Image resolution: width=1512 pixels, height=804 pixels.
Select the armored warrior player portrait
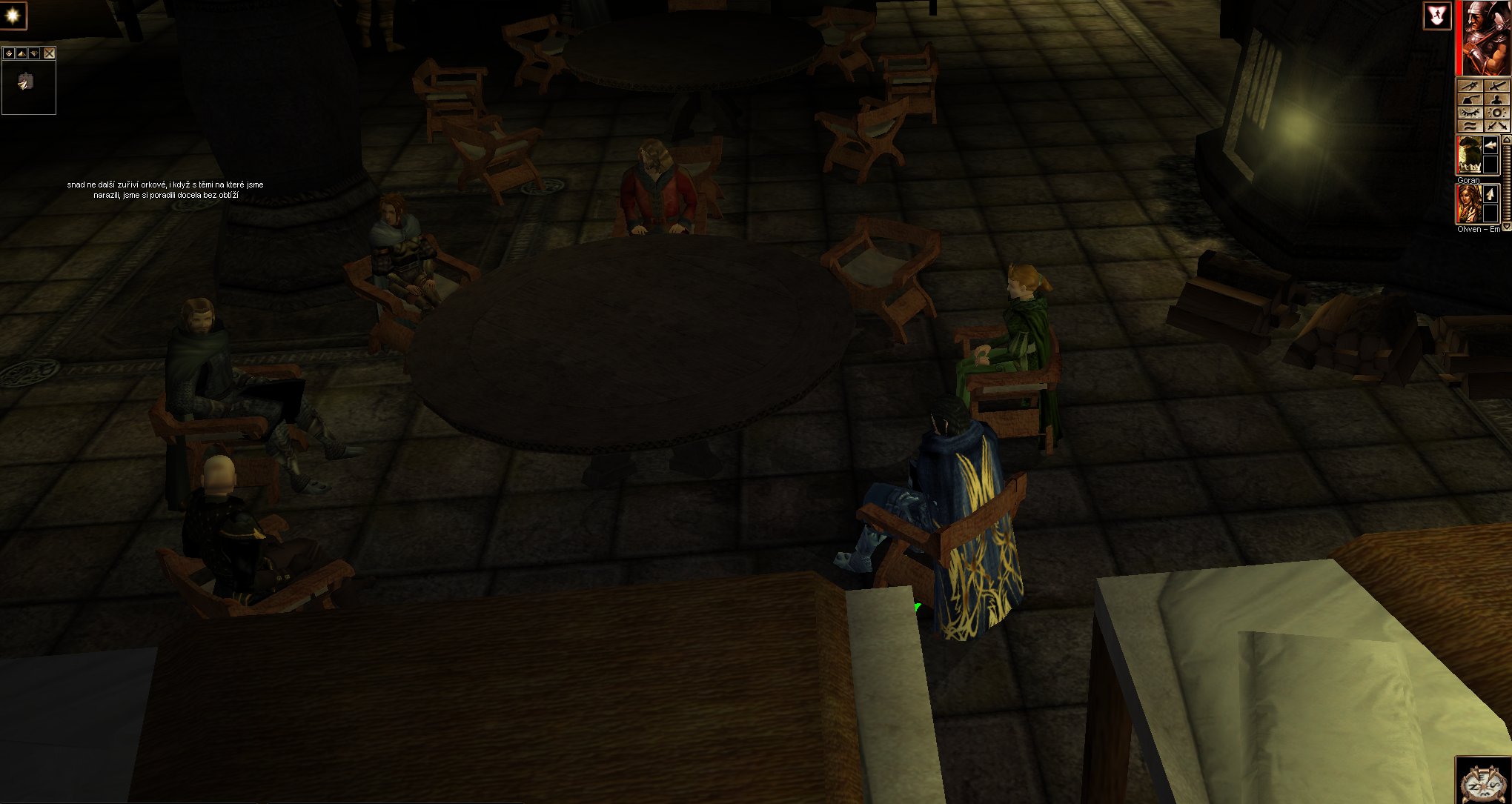click(x=1485, y=39)
